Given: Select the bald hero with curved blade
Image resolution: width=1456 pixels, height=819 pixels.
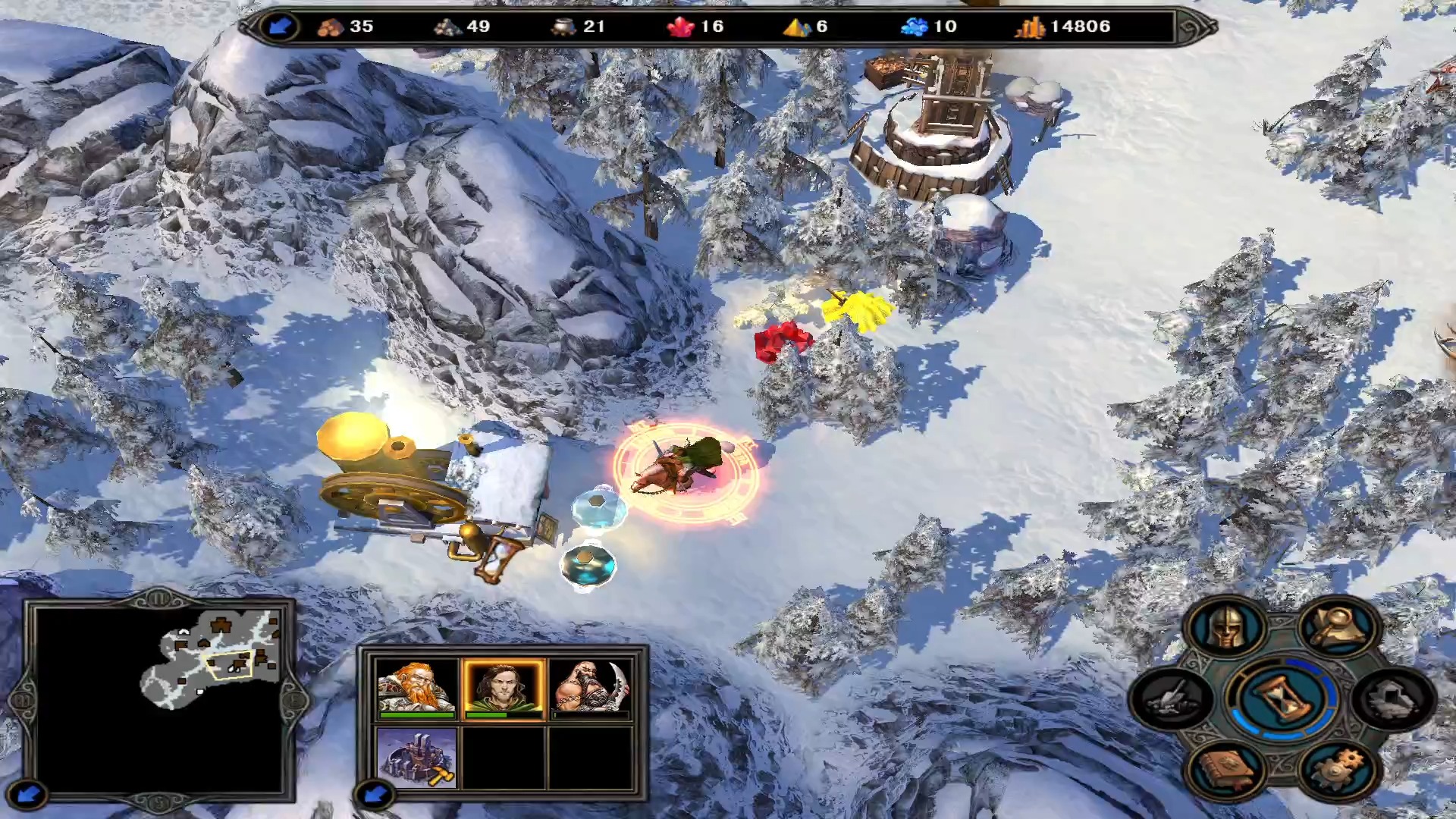Looking at the screenshot, I should (x=591, y=689).
